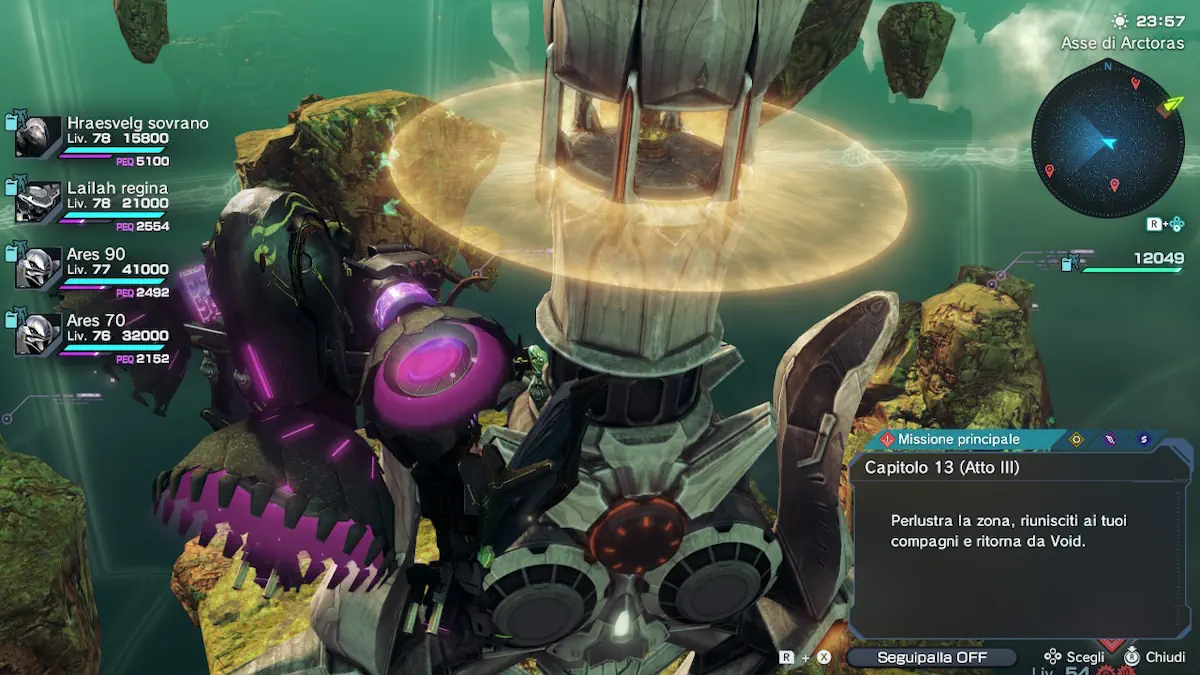
Task: Choose Lailah regina party portrait
Action: [38, 203]
